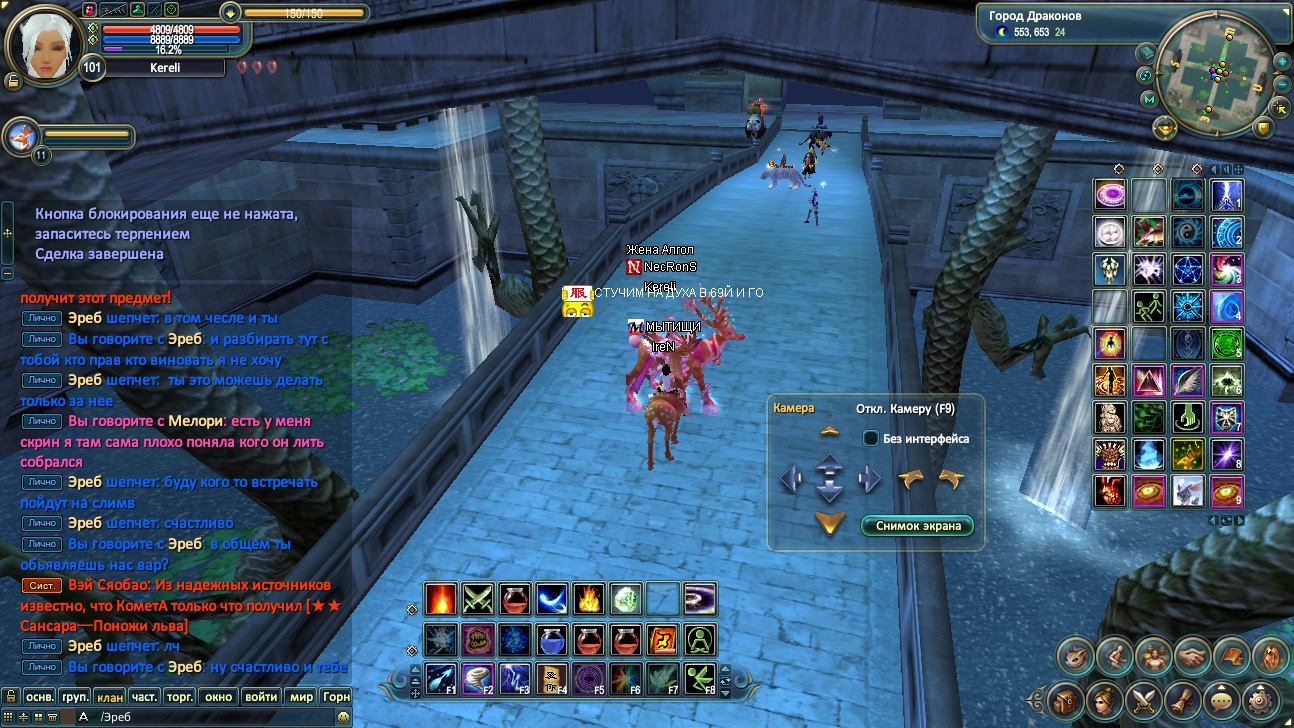Click the "Снимок экрана" screenshot button

point(917,526)
